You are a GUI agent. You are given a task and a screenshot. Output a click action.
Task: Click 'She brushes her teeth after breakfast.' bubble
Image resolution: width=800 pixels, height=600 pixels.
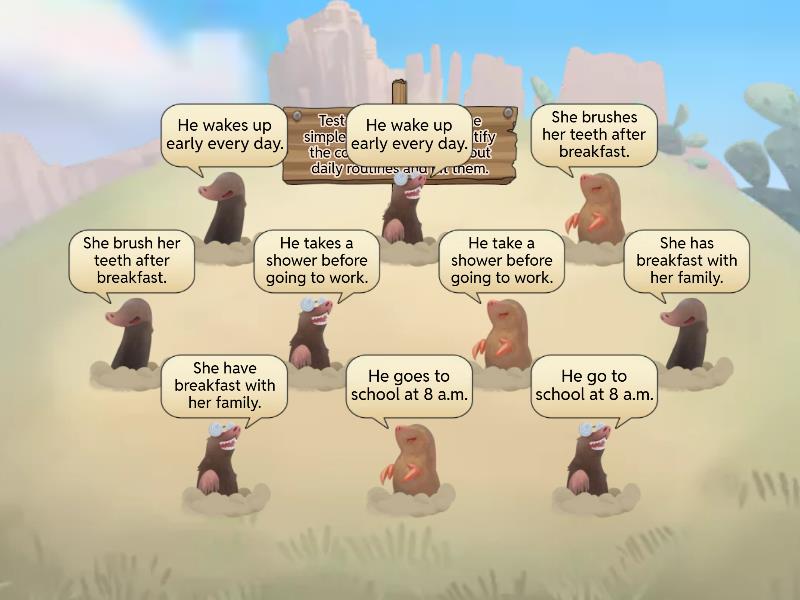pos(594,135)
